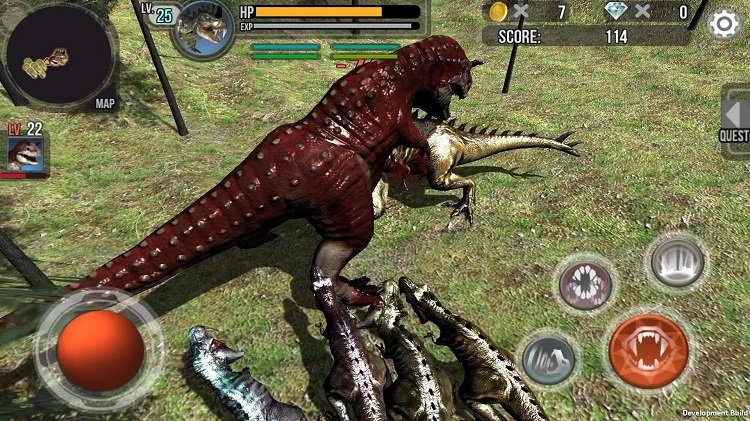The width and height of the screenshot is (750, 421).
Task: Tap the gold coin counter icon
Action: pos(497,12)
